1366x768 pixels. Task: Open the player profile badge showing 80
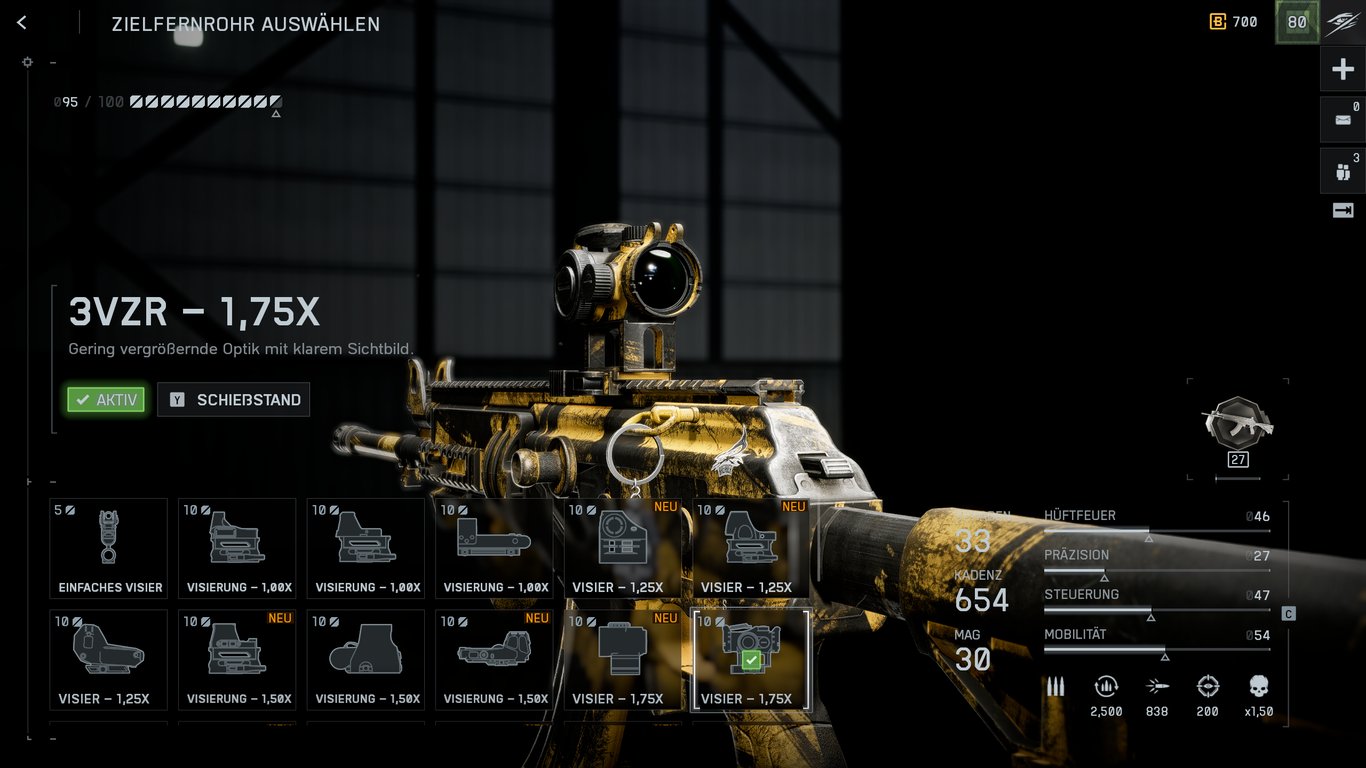(1297, 22)
